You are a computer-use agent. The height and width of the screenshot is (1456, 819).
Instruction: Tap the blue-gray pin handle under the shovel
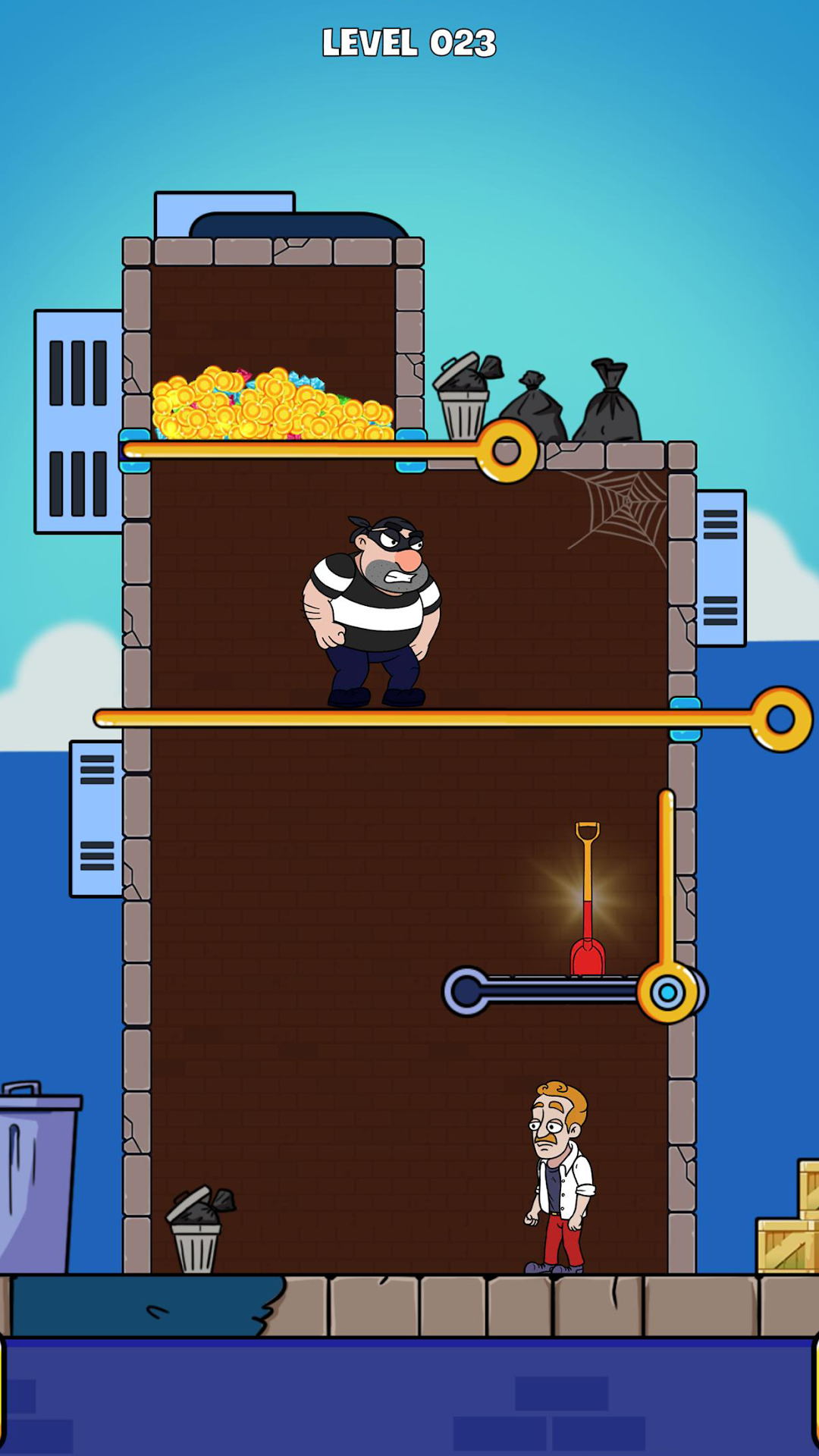465,991
